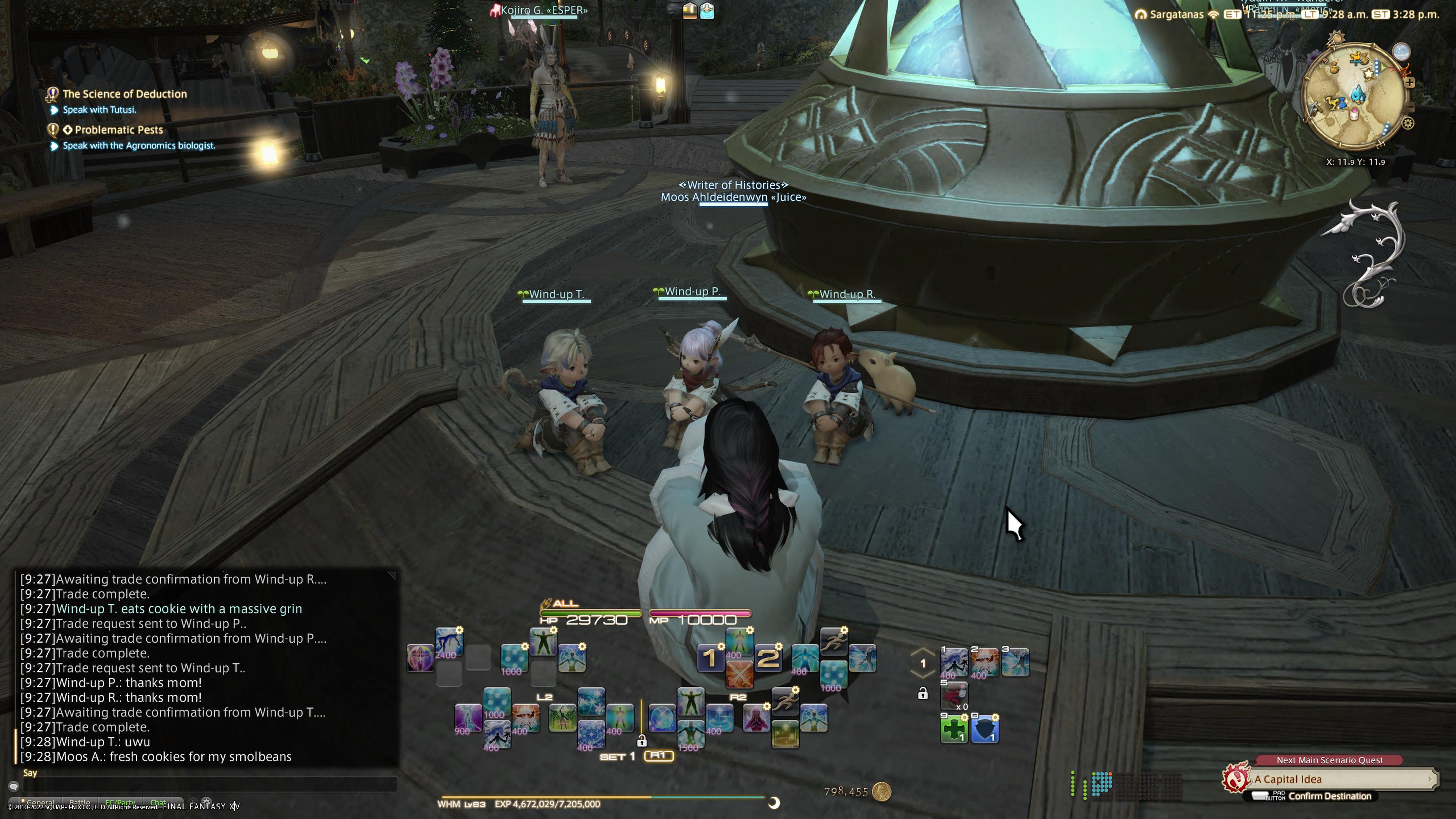Use the pink praying figure ability

pyautogui.click(x=756, y=717)
